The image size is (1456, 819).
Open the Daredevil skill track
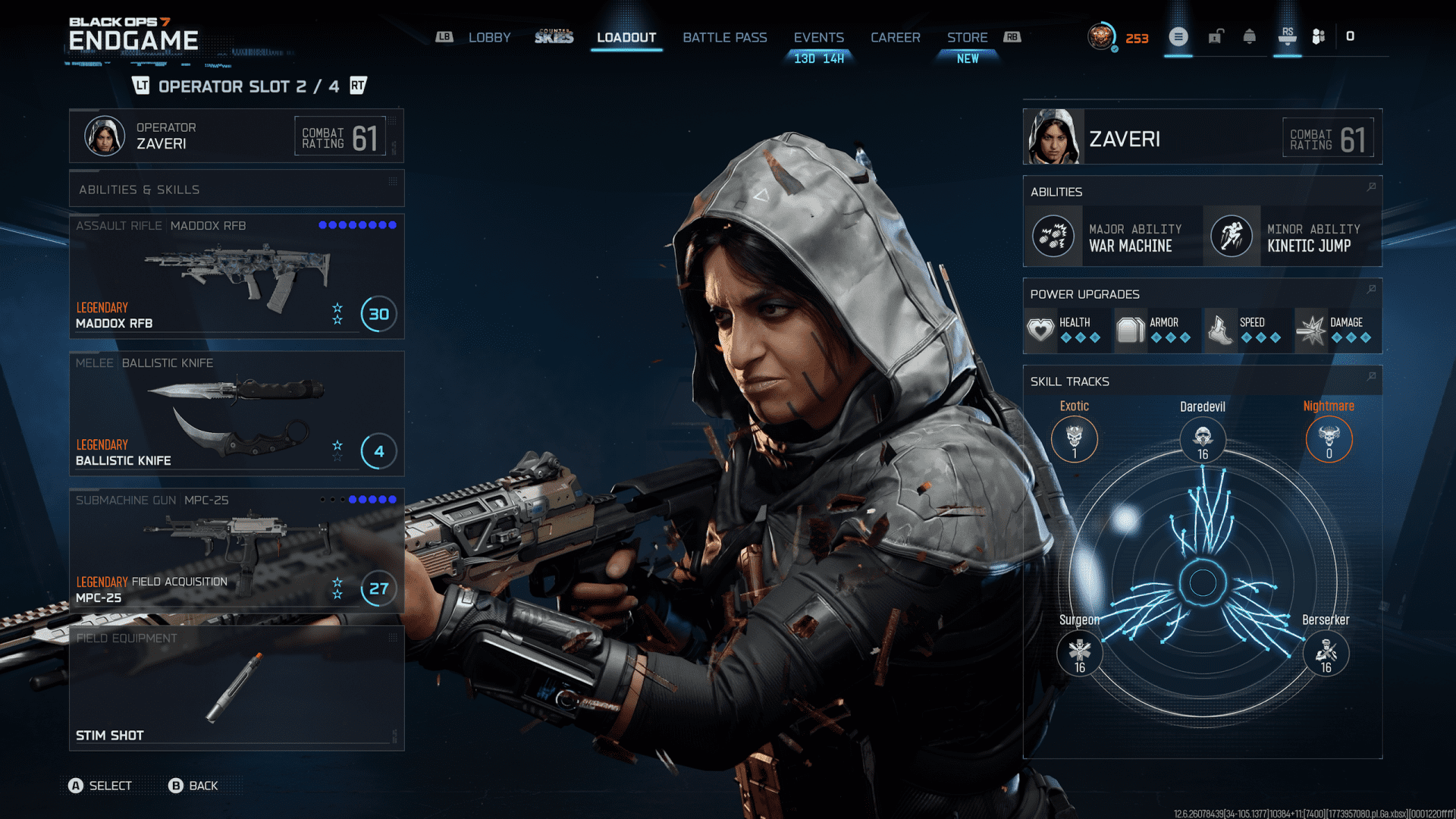point(1203,439)
